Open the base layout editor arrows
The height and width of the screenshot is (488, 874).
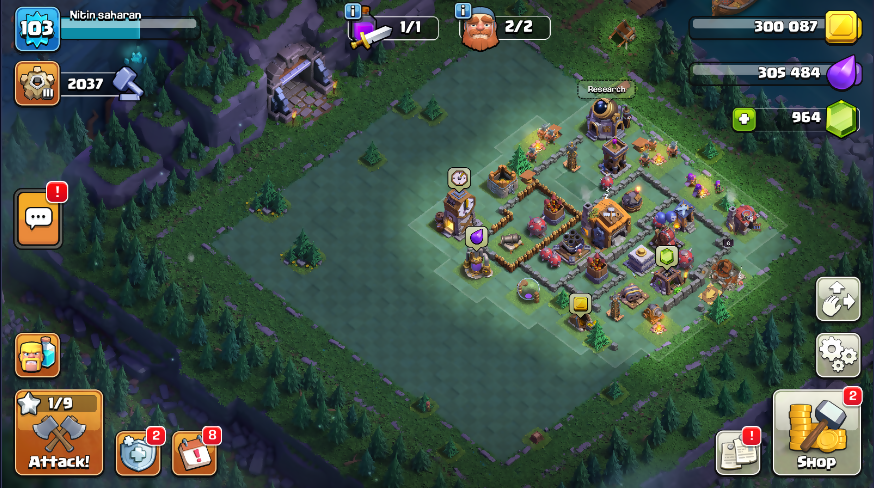[837, 299]
